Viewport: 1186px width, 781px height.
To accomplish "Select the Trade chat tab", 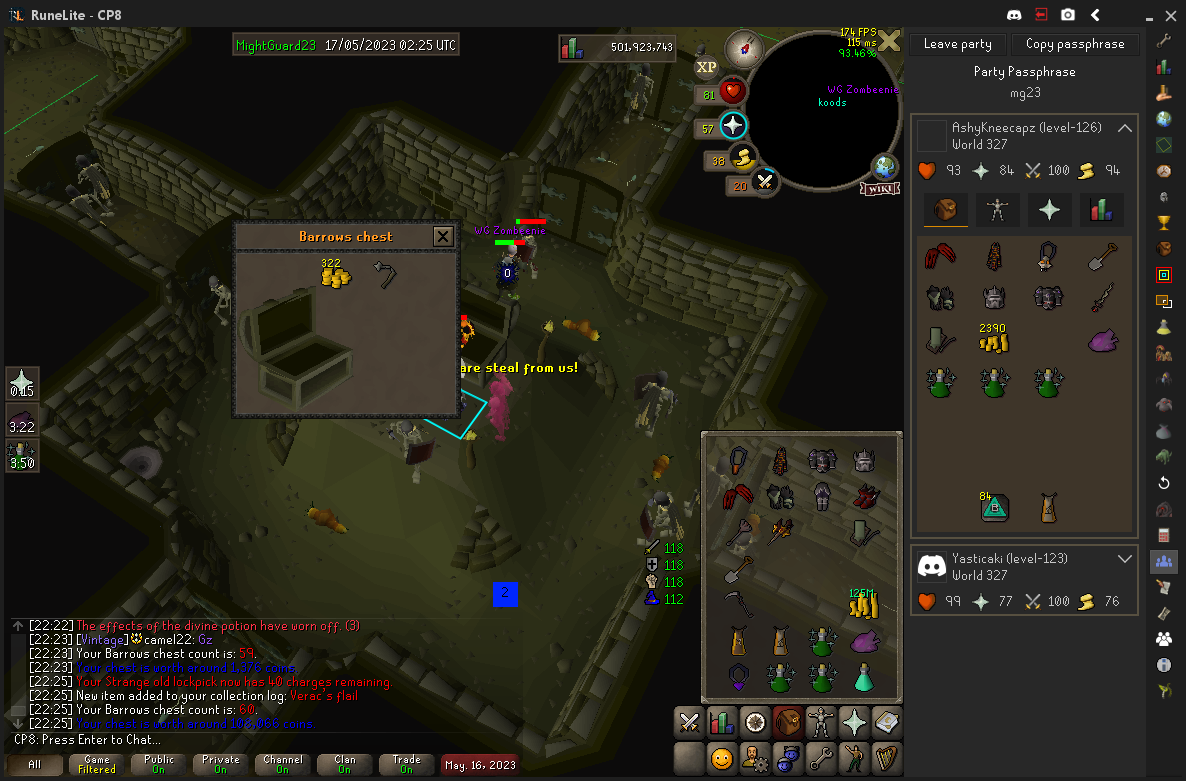I will [x=407, y=765].
